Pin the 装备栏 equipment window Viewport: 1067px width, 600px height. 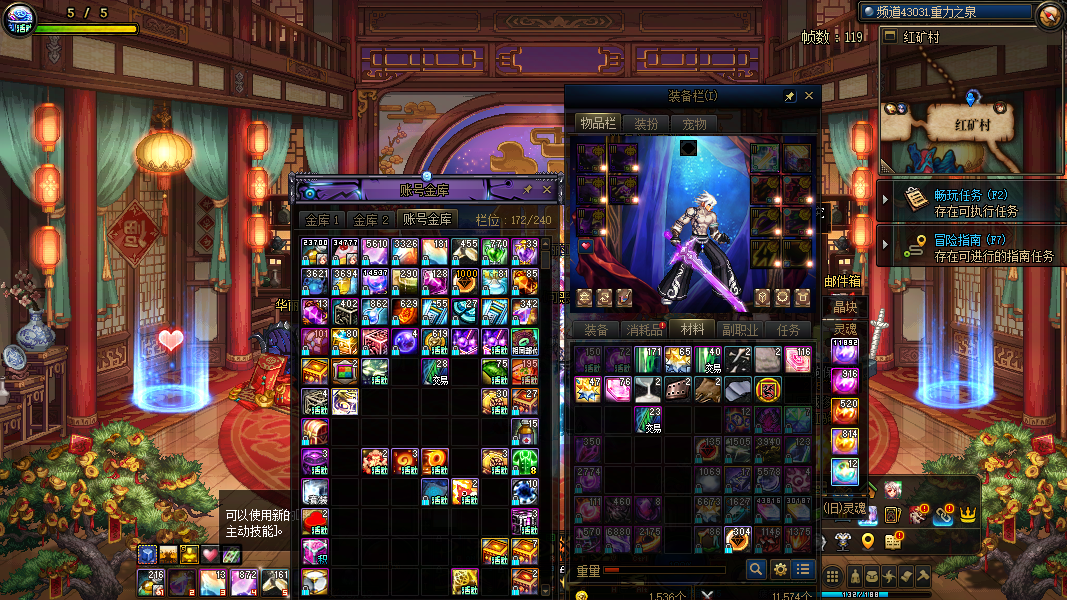coord(790,96)
